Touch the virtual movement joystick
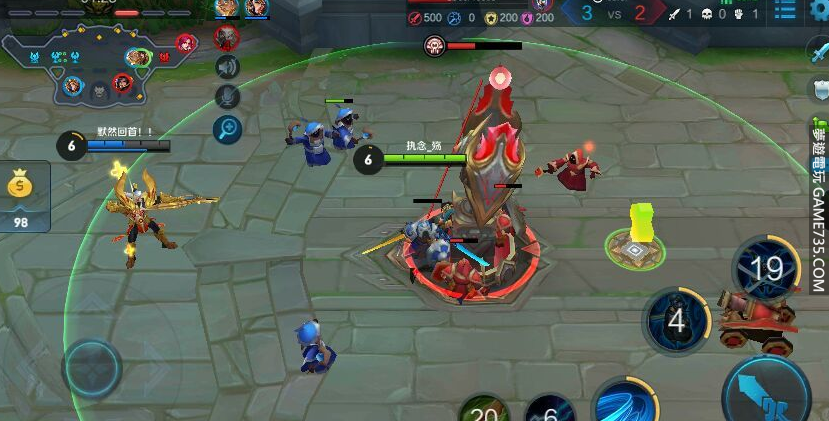The height and width of the screenshot is (421, 829). [92, 367]
